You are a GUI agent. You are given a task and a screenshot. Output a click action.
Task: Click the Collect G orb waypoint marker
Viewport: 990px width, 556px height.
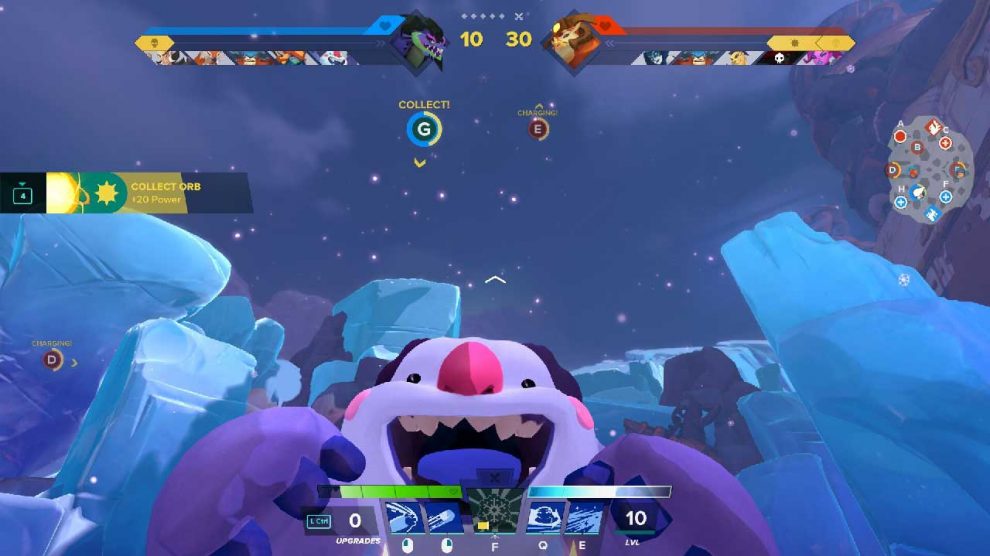(x=424, y=129)
